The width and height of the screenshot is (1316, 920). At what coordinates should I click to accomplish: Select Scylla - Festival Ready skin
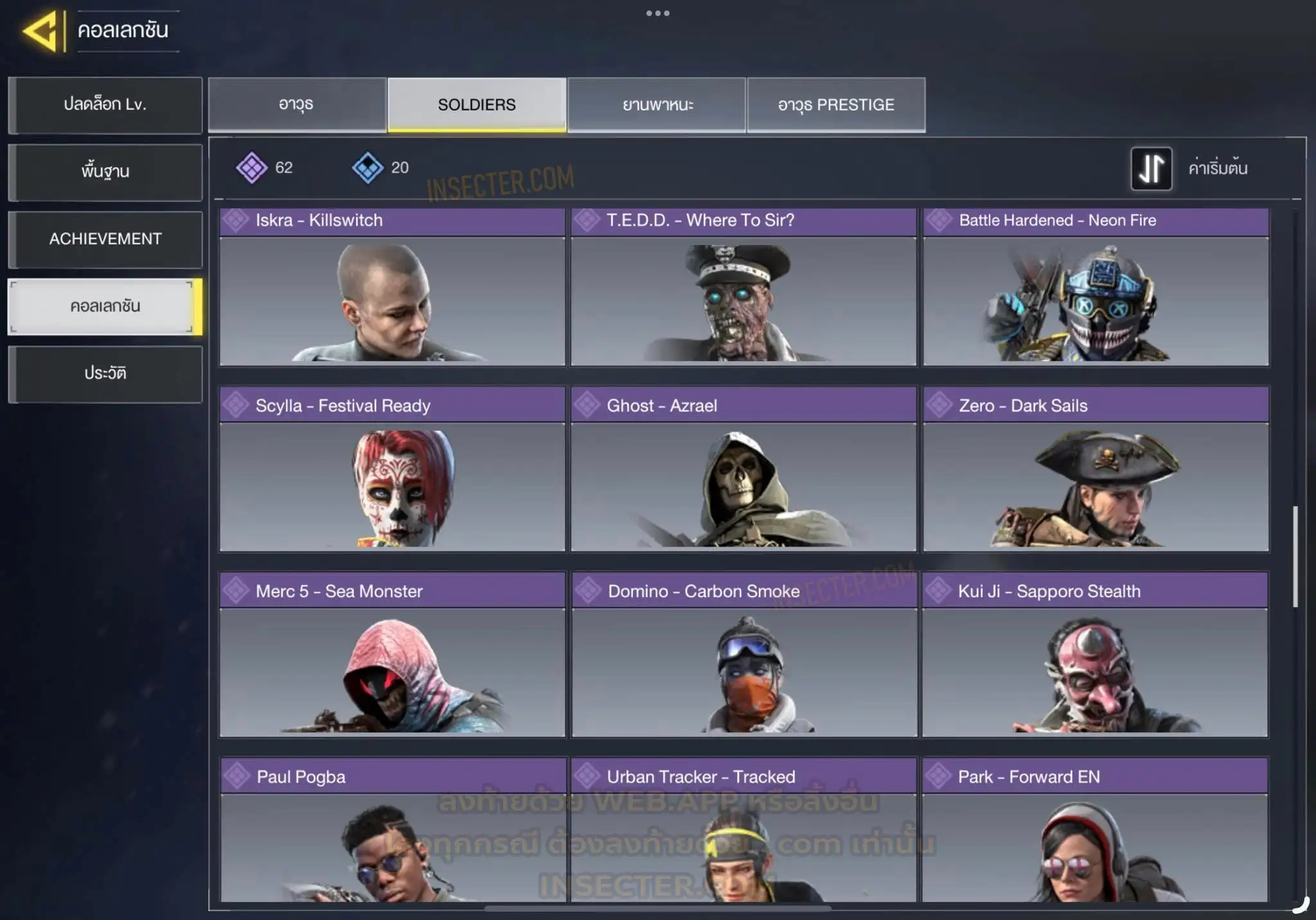click(x=392, y=470)
